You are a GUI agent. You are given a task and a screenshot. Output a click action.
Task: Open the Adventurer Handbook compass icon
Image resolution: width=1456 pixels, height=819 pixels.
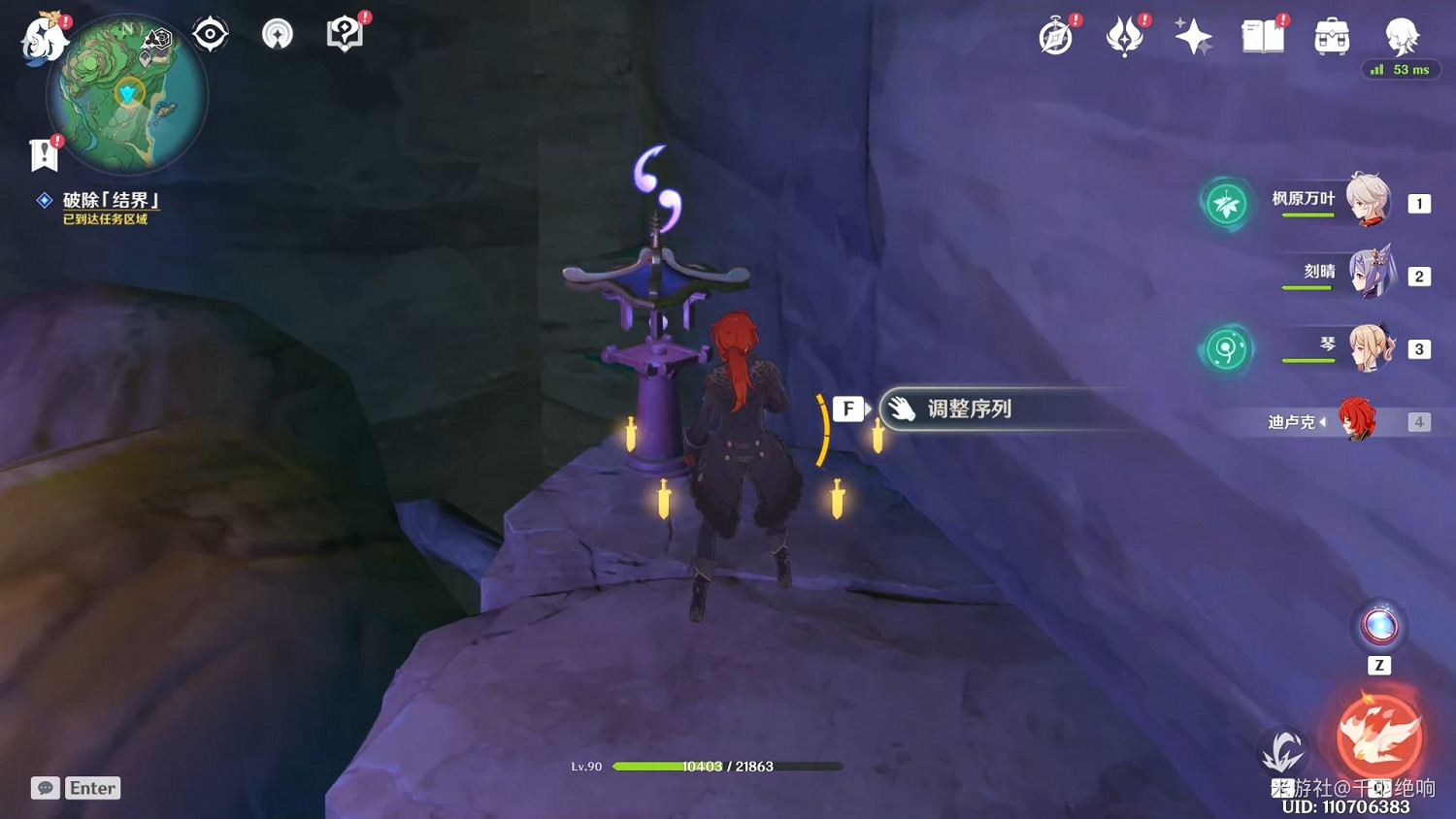pyautogui.click(x=1056, y=37)
